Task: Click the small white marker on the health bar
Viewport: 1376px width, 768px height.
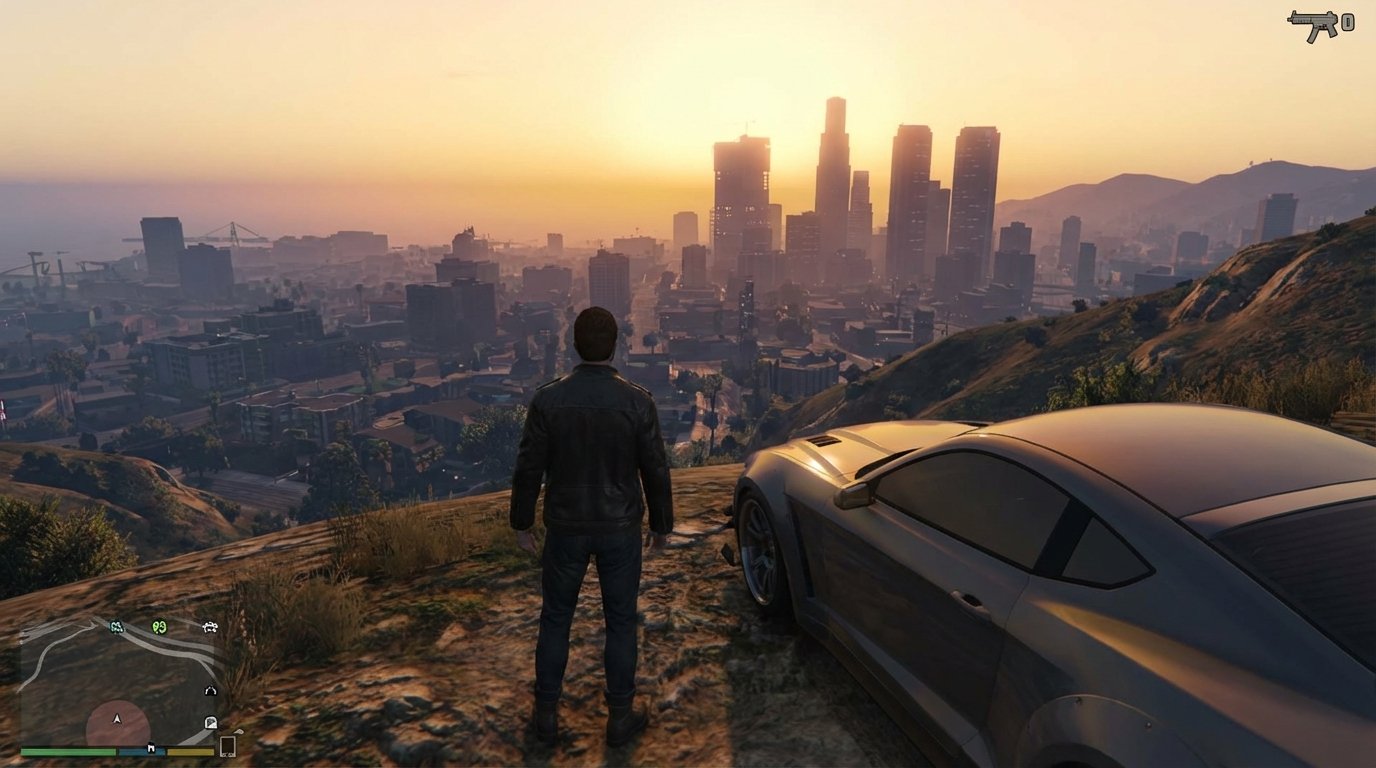Action: coord(151,749)
